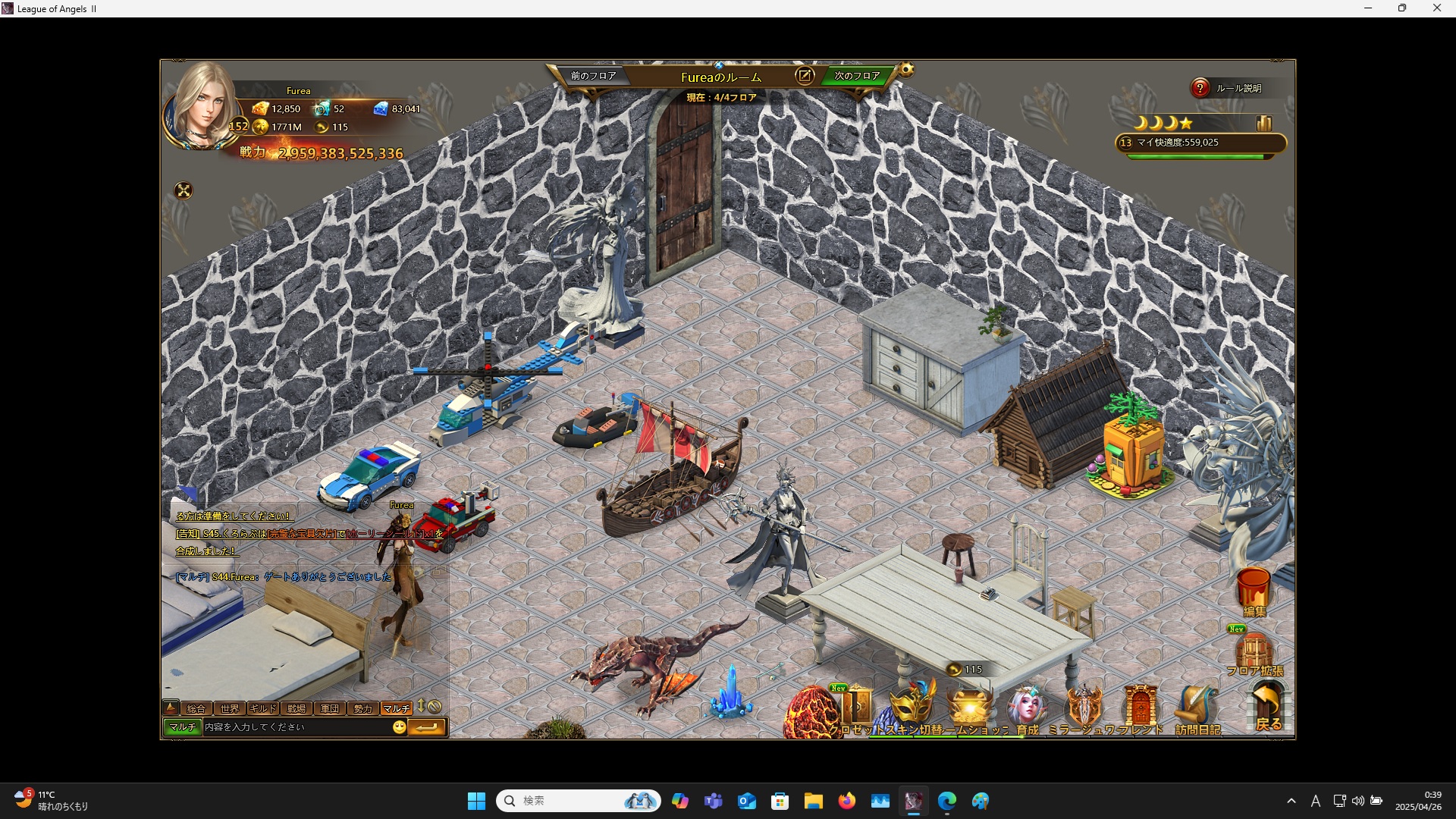Select the general (総合) chat tab
Screen dimensions: 1456x819
tap(196, 708)
